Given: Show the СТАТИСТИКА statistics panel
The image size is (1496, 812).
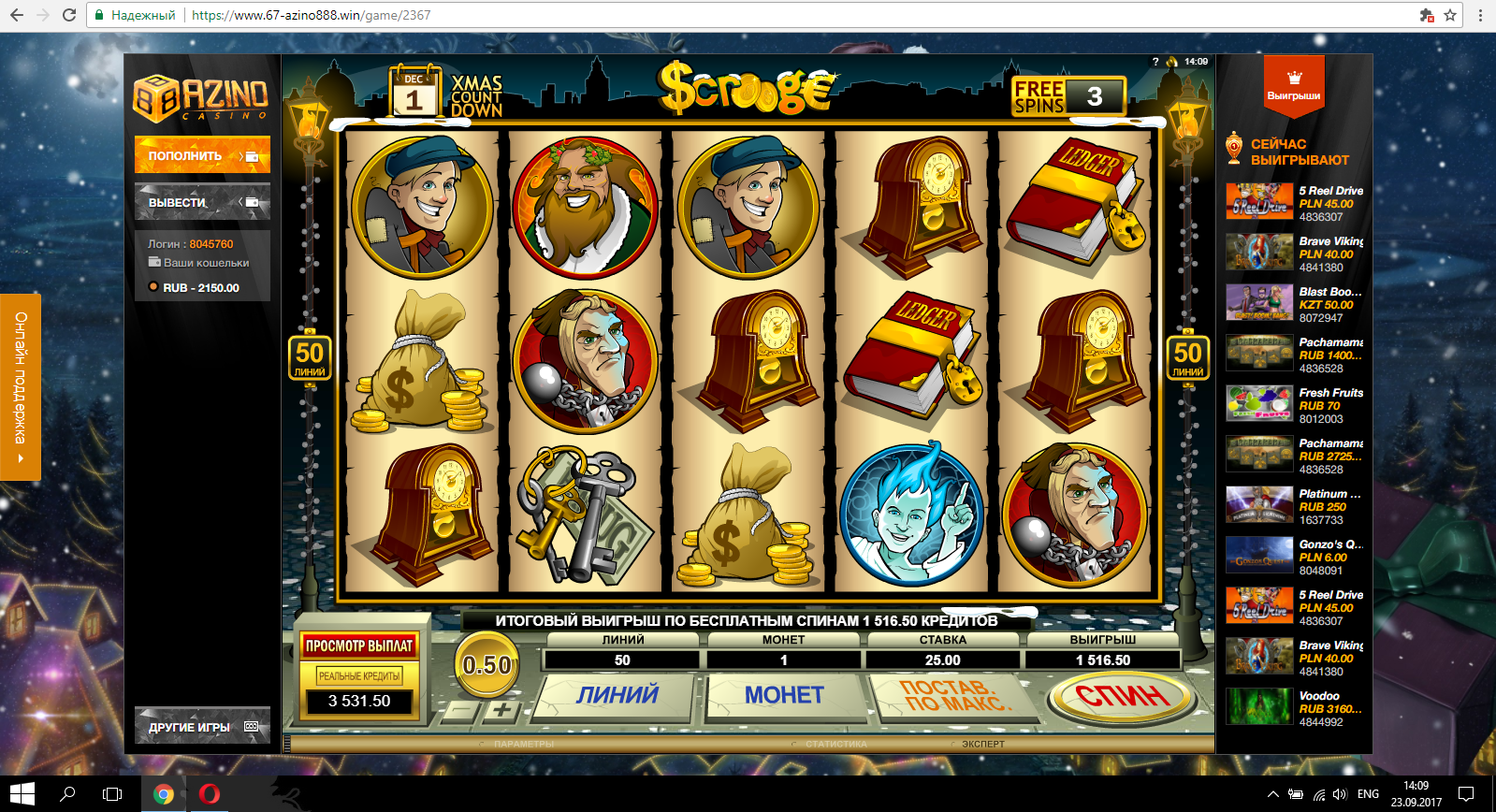Looking at the screenshot, I should click(835, 745).
